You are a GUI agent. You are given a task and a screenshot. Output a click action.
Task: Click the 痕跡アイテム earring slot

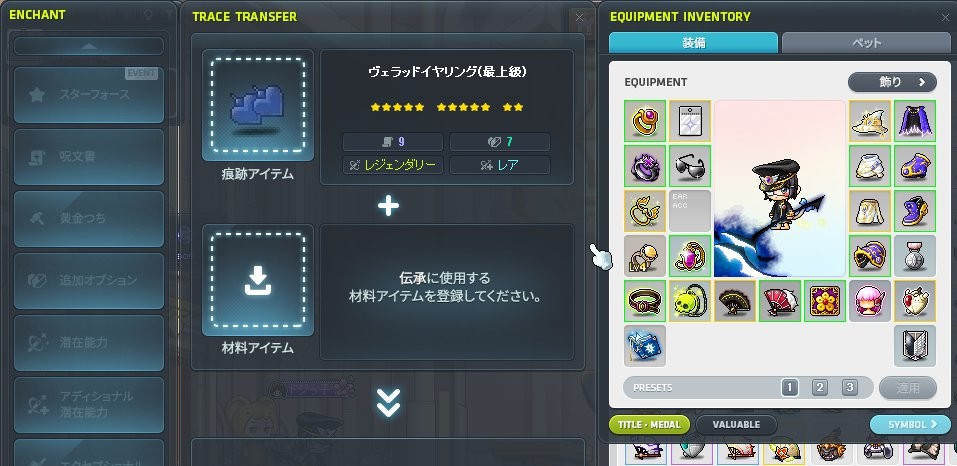click(x=257, y=106)
